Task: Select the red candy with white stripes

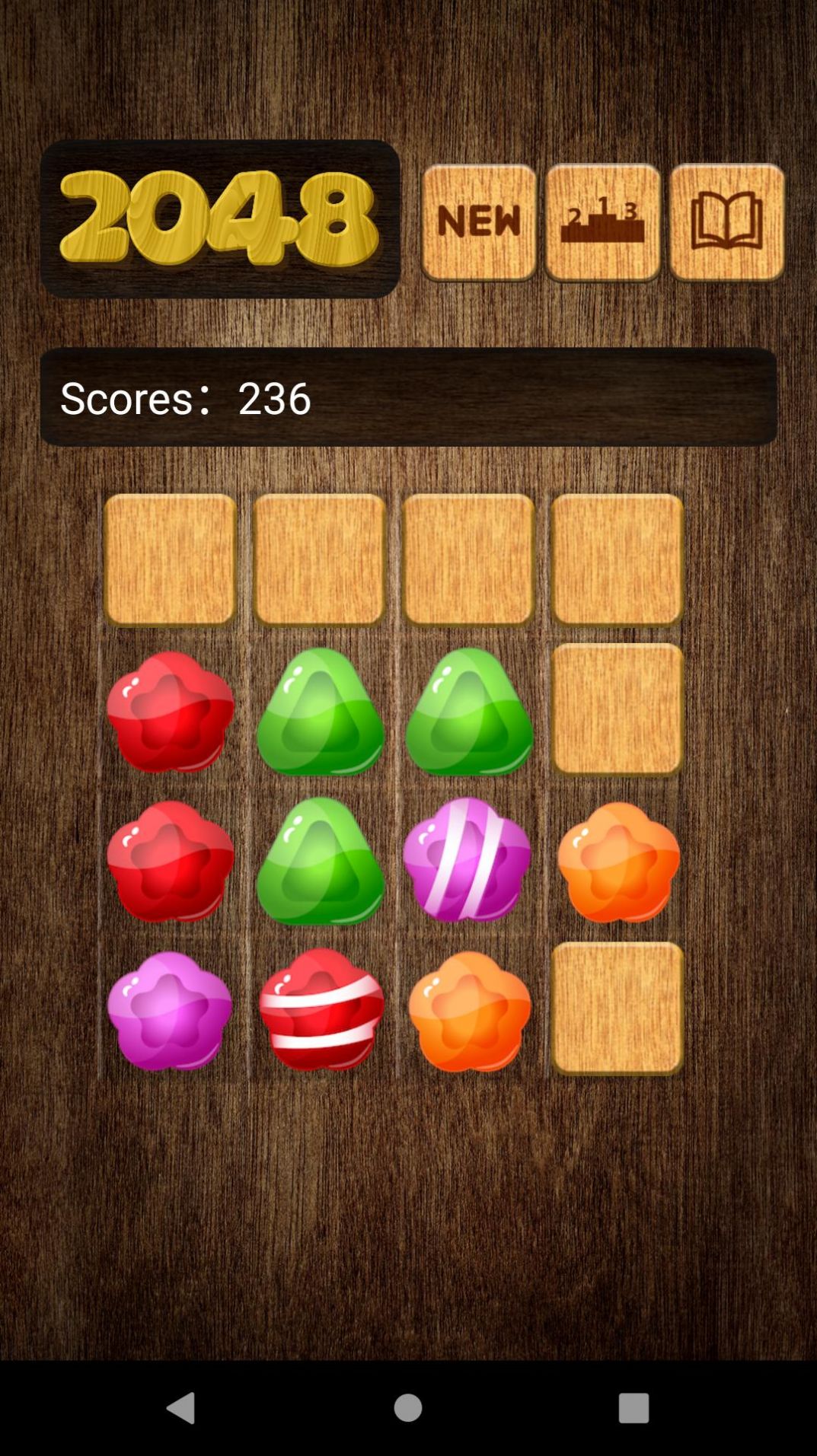Action: [321, 1010]
